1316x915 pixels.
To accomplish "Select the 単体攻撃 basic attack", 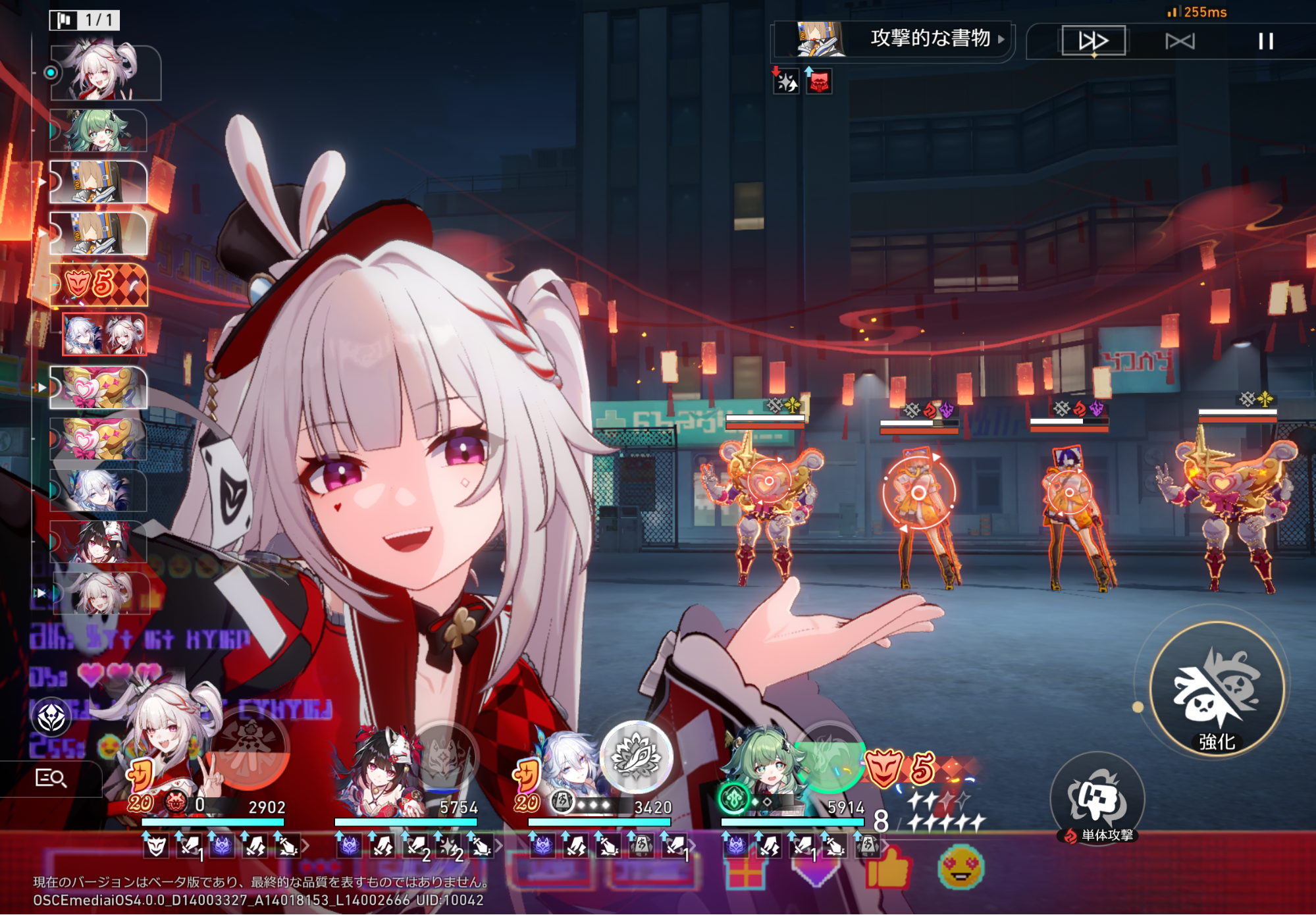I will (1097, 798).
